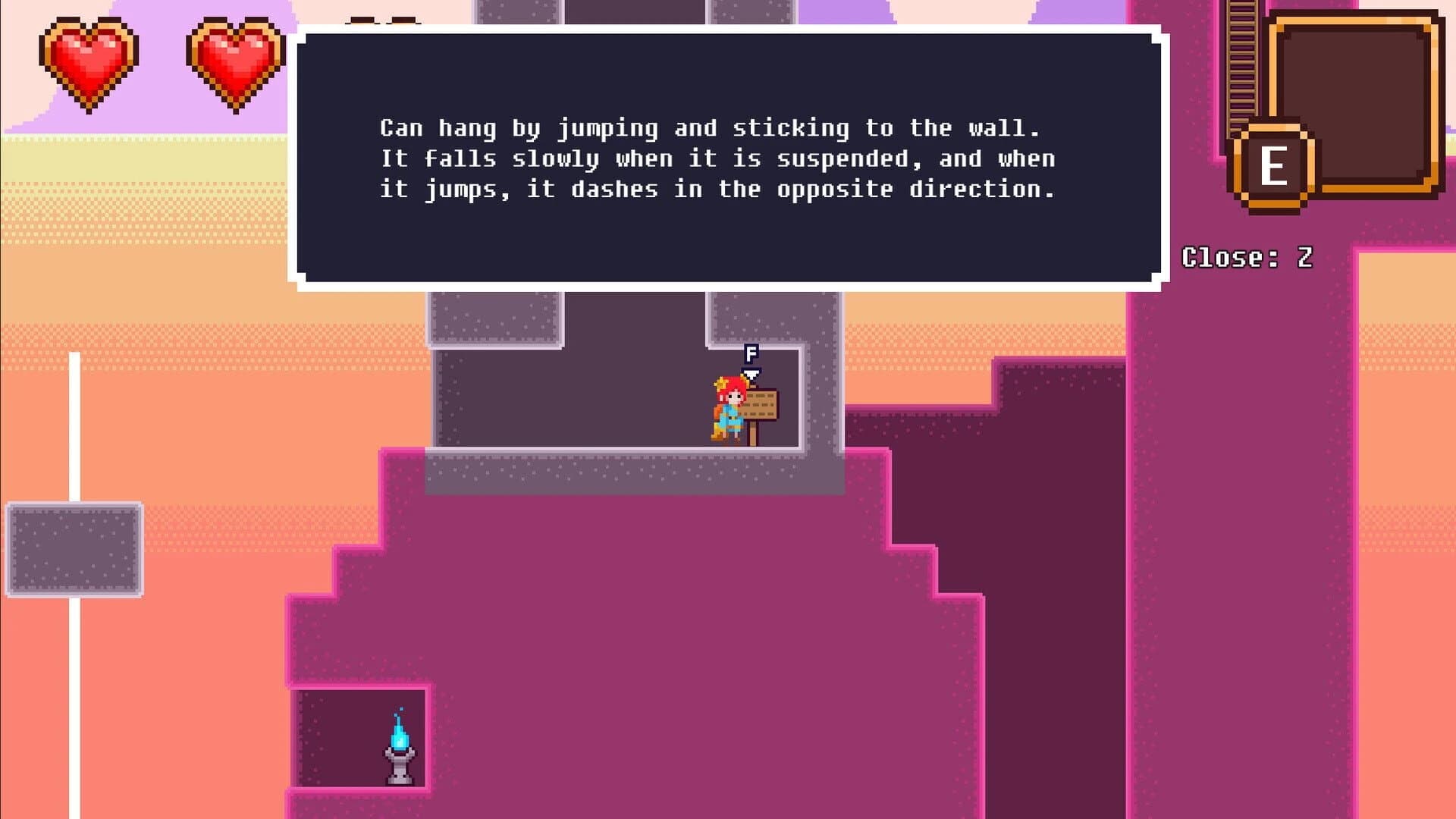Click the wooden signpost beside the character

point(761,404)
